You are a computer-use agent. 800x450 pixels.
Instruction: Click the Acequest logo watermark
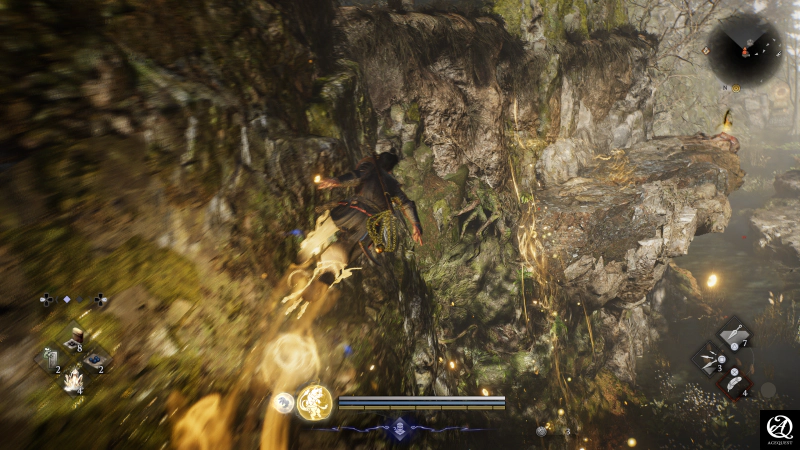(x=779, y=429)
